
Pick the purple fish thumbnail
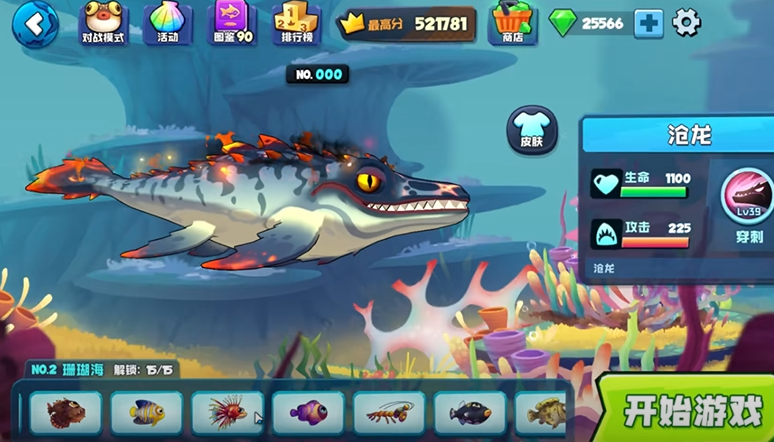(x=308, y=412)
